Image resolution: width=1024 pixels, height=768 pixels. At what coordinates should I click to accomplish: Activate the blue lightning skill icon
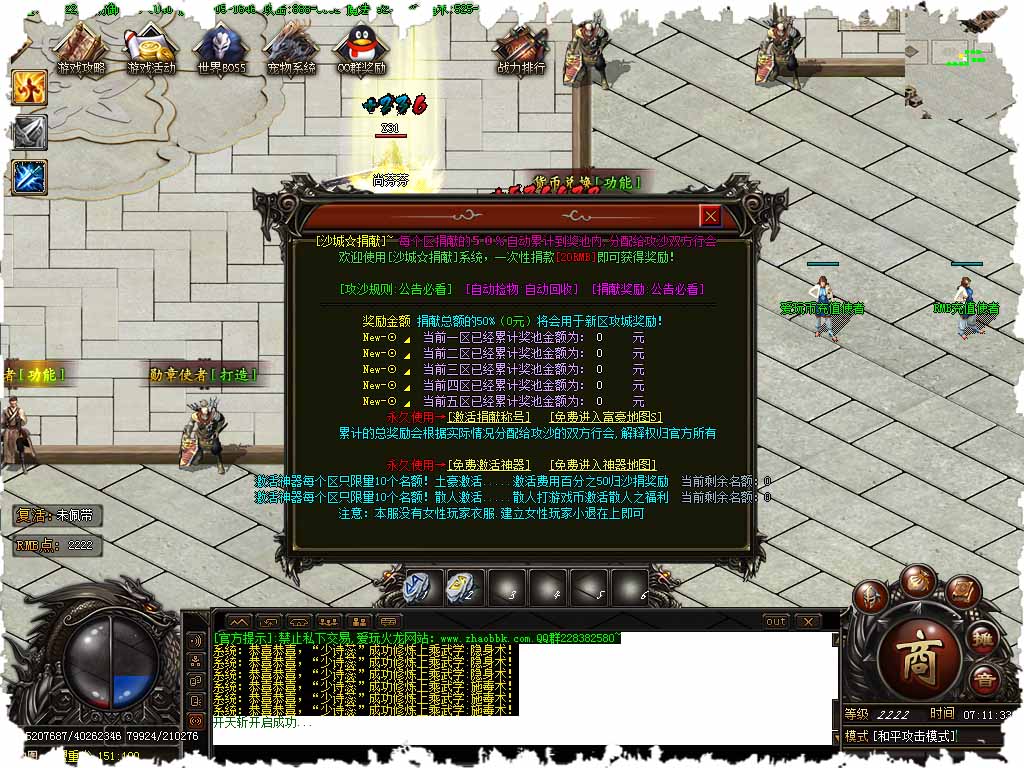pos(30,177)
